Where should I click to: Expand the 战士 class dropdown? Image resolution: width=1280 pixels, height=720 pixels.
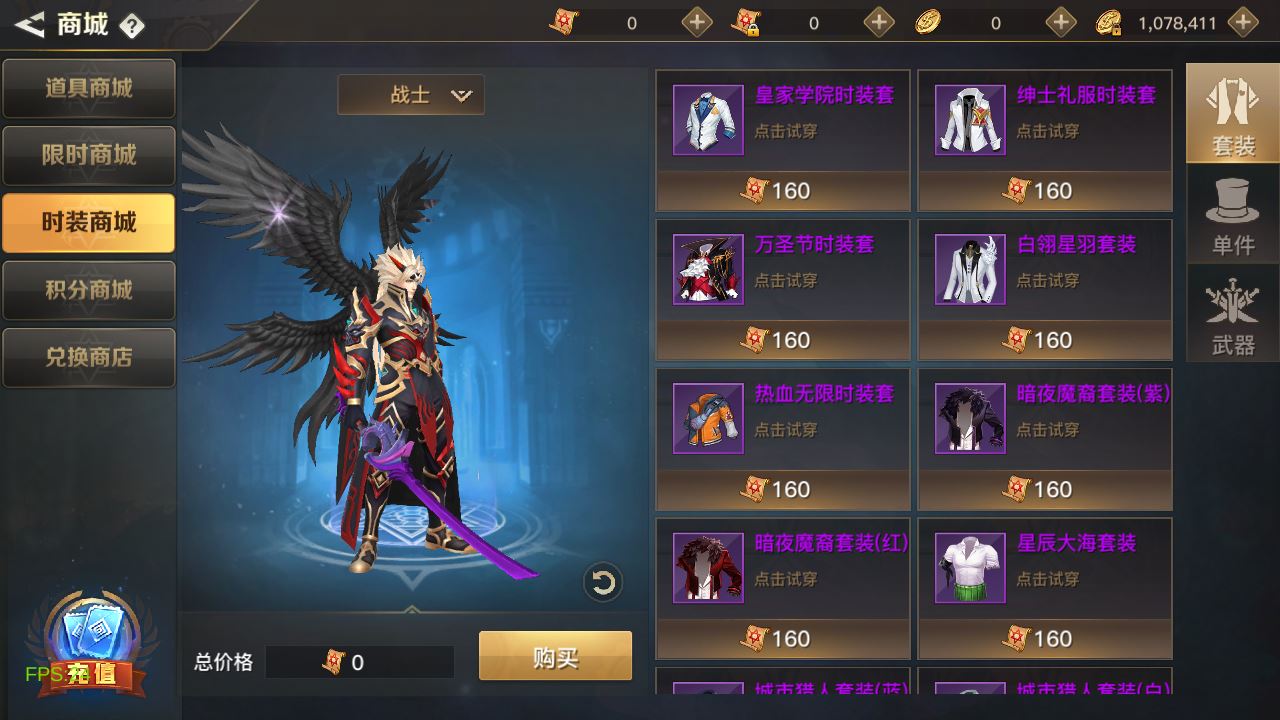coord(411,95)
